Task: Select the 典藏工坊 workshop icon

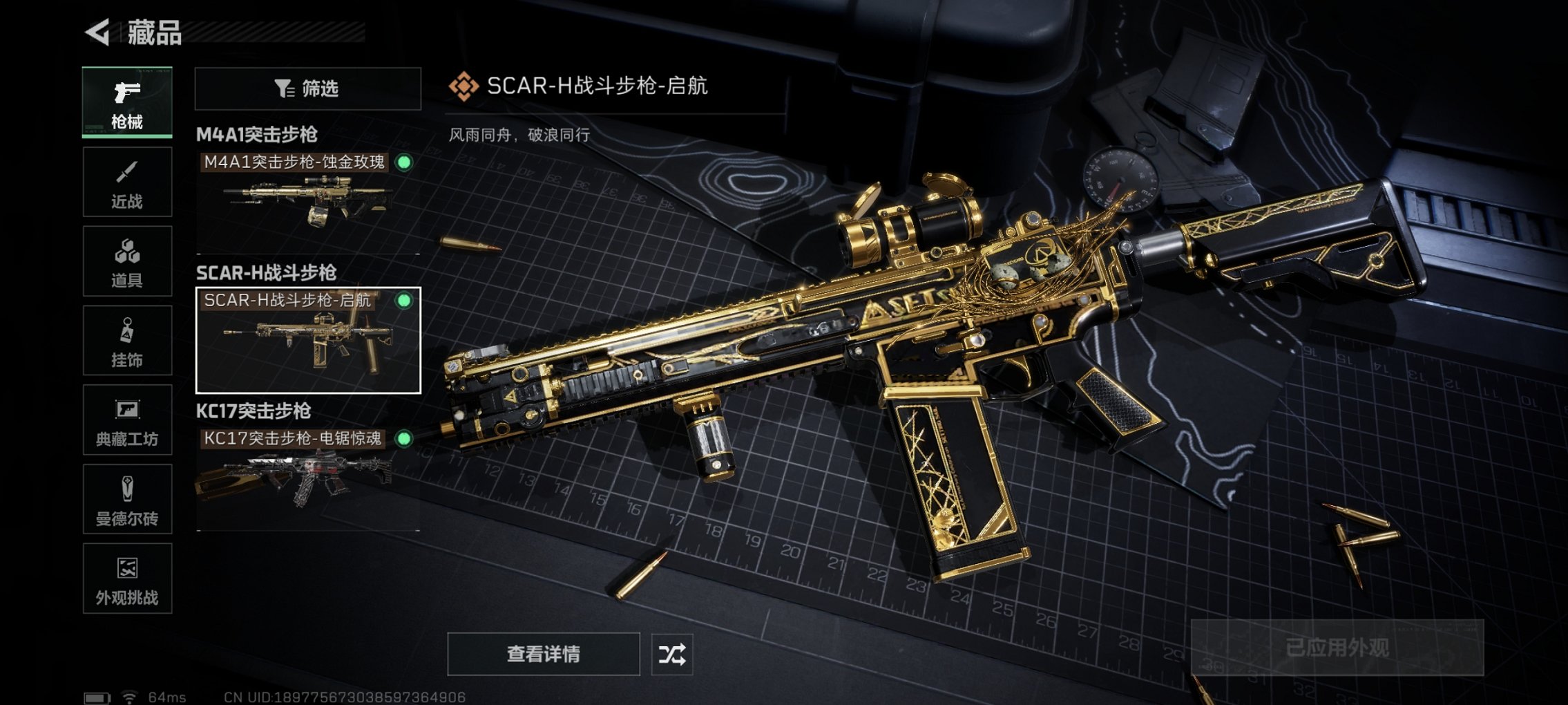Action: click(126, 420)
